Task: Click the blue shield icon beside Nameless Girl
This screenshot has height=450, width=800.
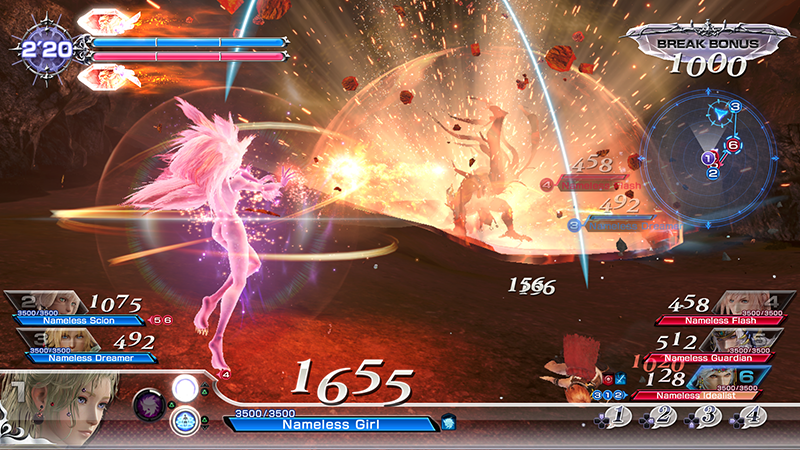Action: (448, 423)
